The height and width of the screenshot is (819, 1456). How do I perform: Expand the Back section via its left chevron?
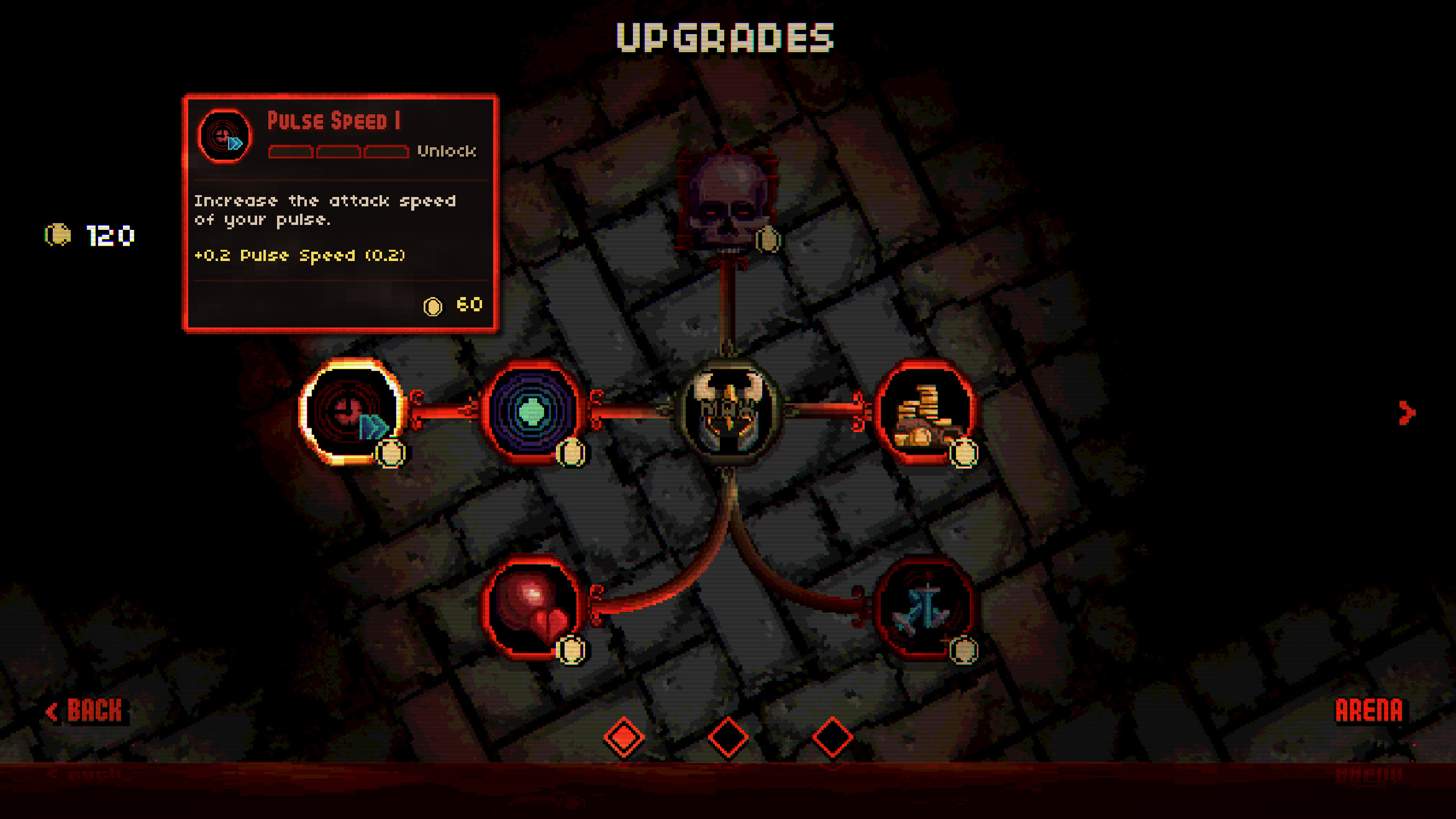53,709
